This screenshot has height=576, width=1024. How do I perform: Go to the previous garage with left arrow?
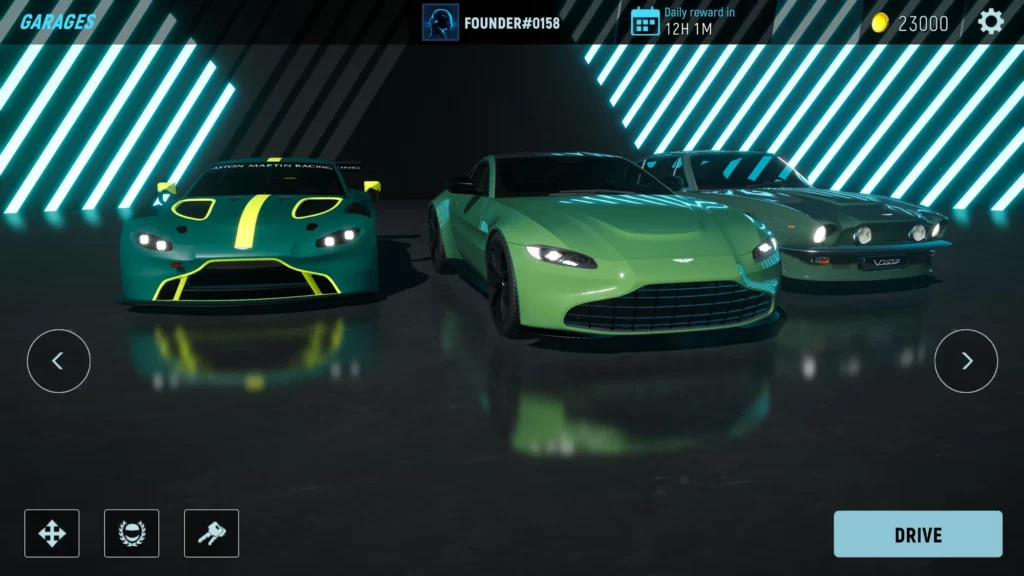pos(58,361)
